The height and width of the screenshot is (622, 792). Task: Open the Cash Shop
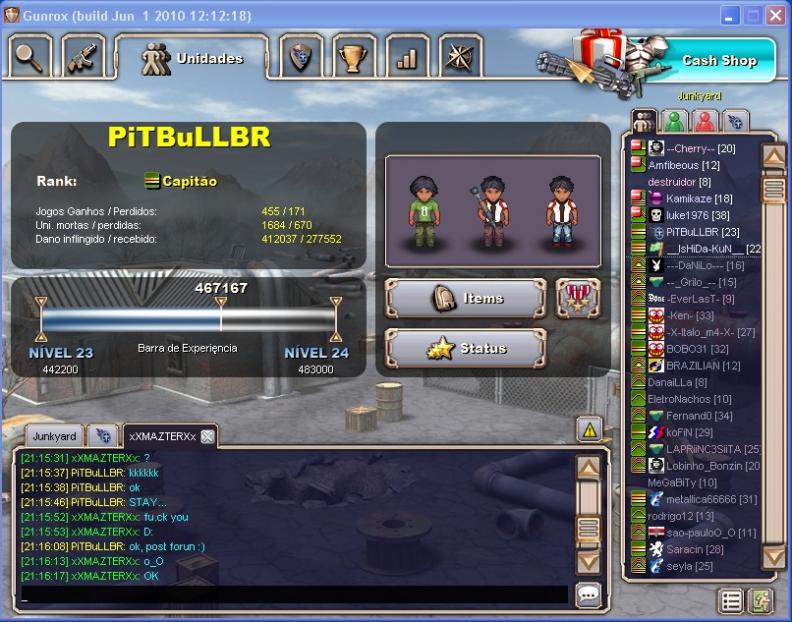tap(718, 60)
